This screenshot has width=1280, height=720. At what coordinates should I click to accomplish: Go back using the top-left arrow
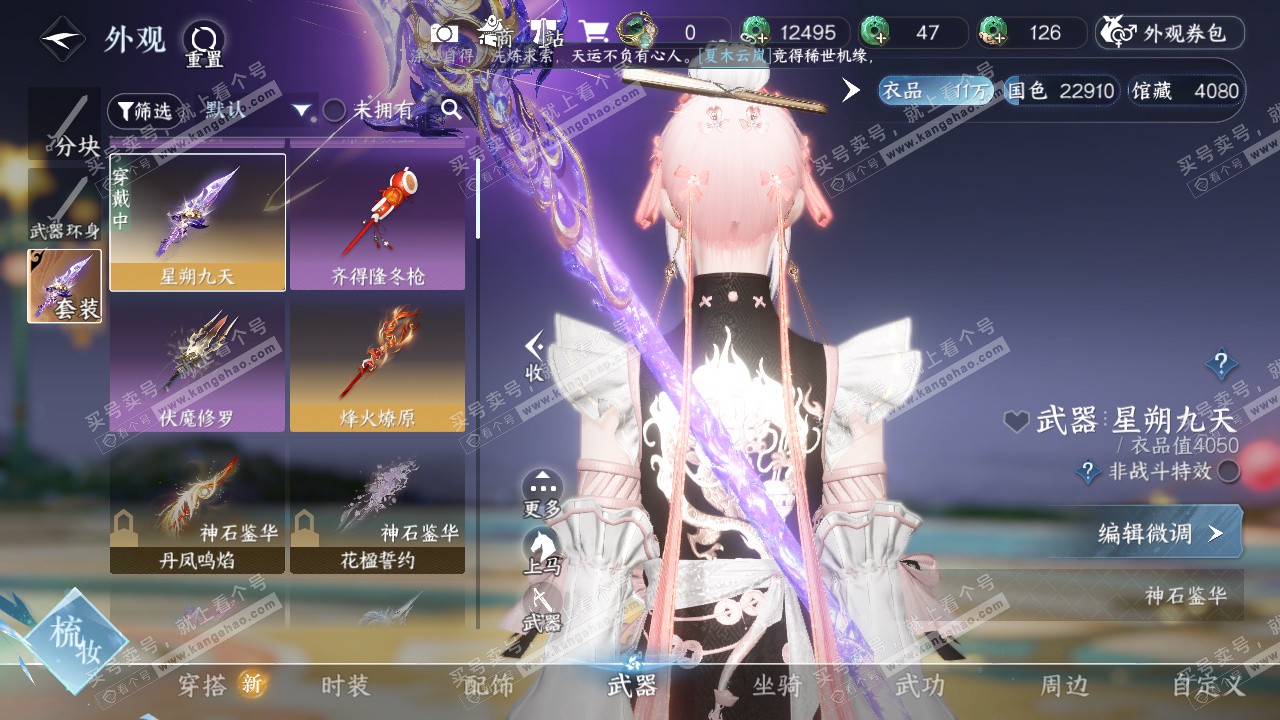coord(62,39)
